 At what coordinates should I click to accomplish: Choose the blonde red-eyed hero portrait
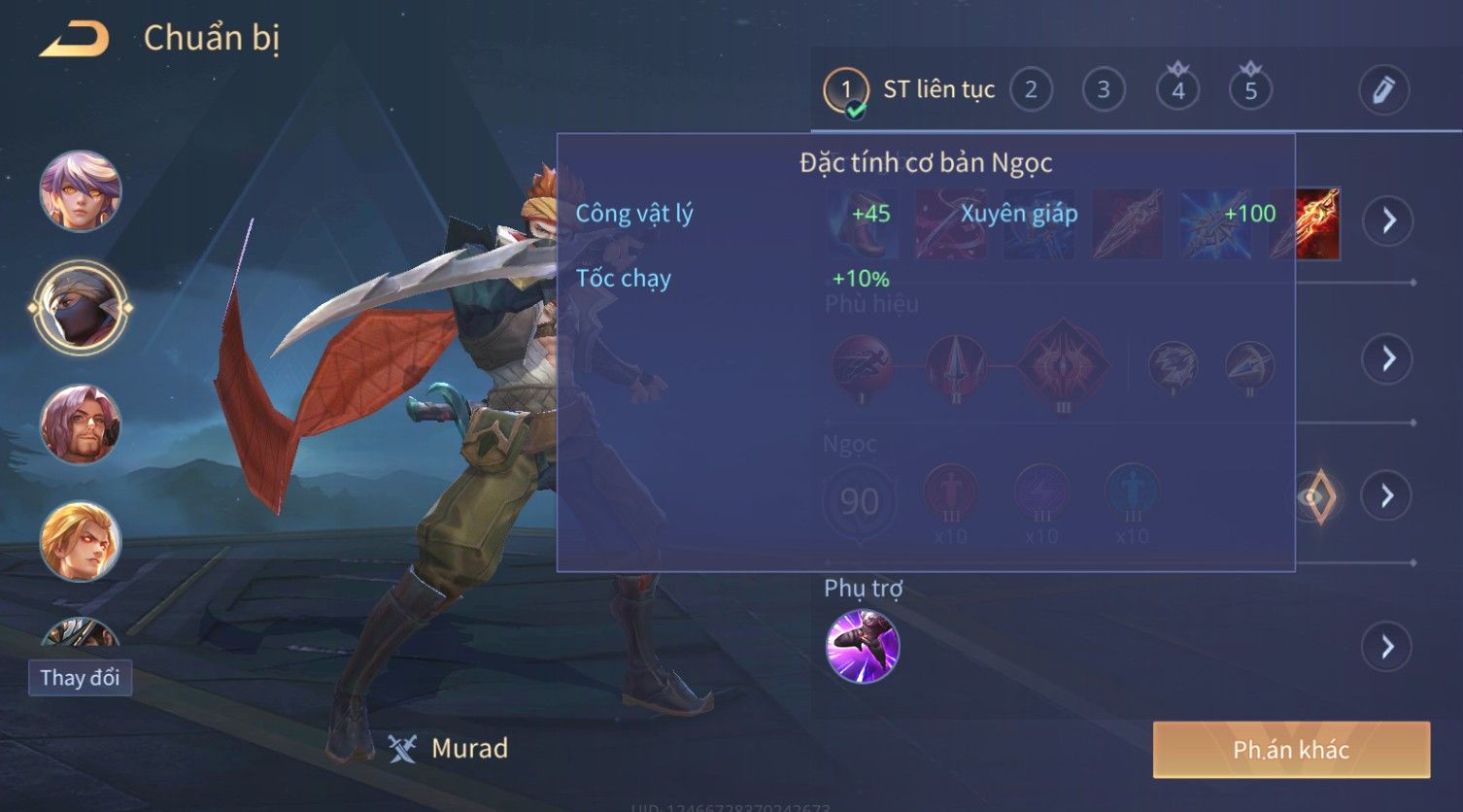[81, 541]
